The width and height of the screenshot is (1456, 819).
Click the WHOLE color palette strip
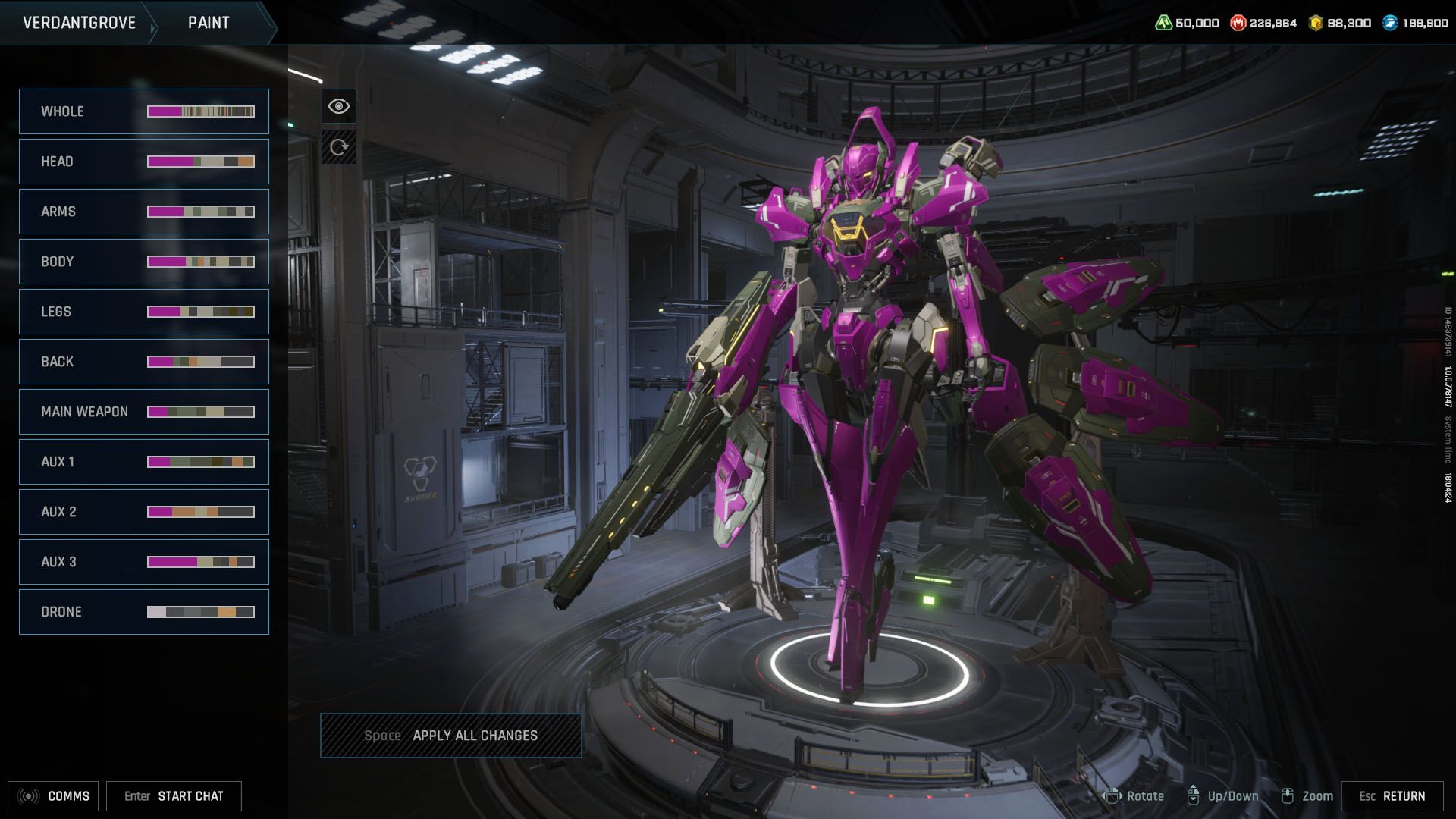(x=200, y=111)
